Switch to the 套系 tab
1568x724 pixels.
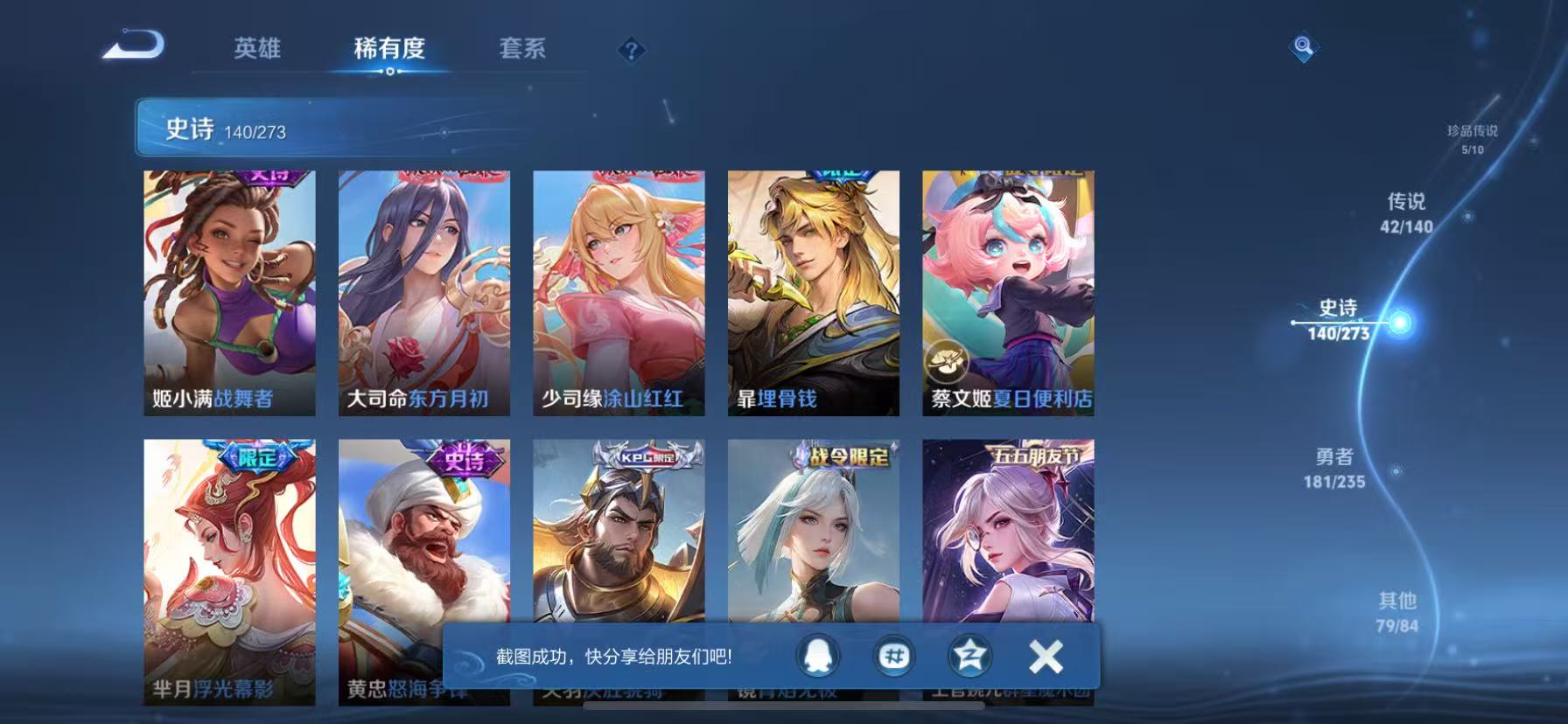point(522,50)
